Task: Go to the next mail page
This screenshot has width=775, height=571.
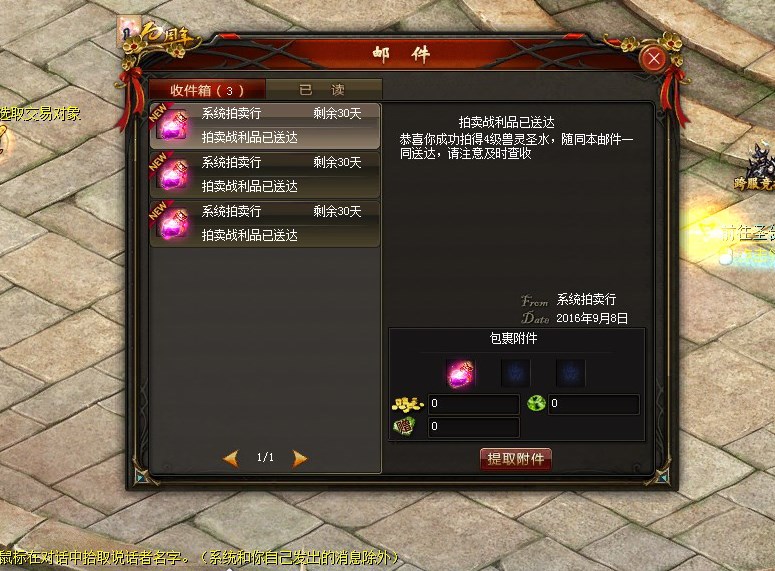Action: point(300,458)
